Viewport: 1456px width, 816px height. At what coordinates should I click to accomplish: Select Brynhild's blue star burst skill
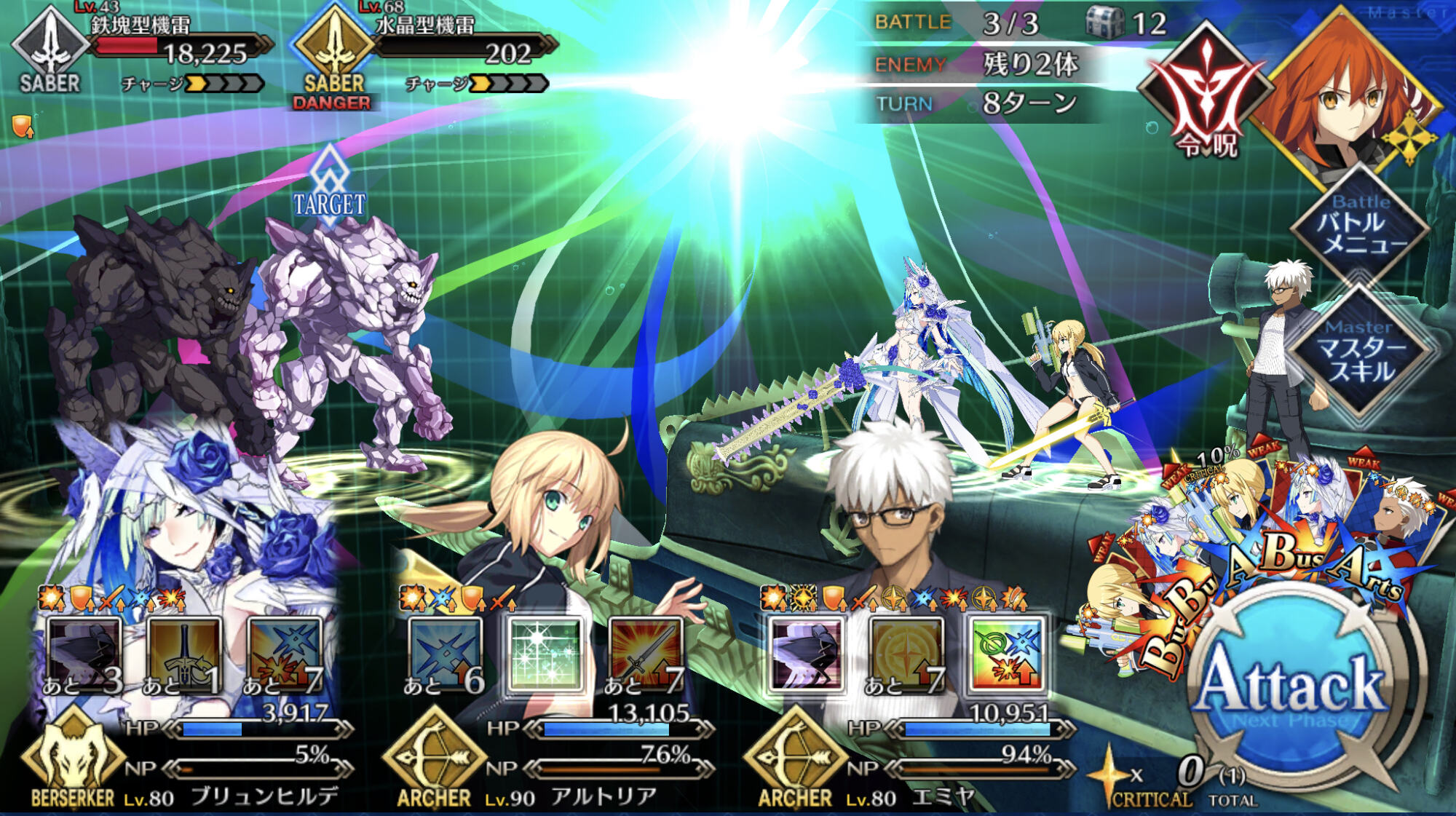click(x=284, y=654)
